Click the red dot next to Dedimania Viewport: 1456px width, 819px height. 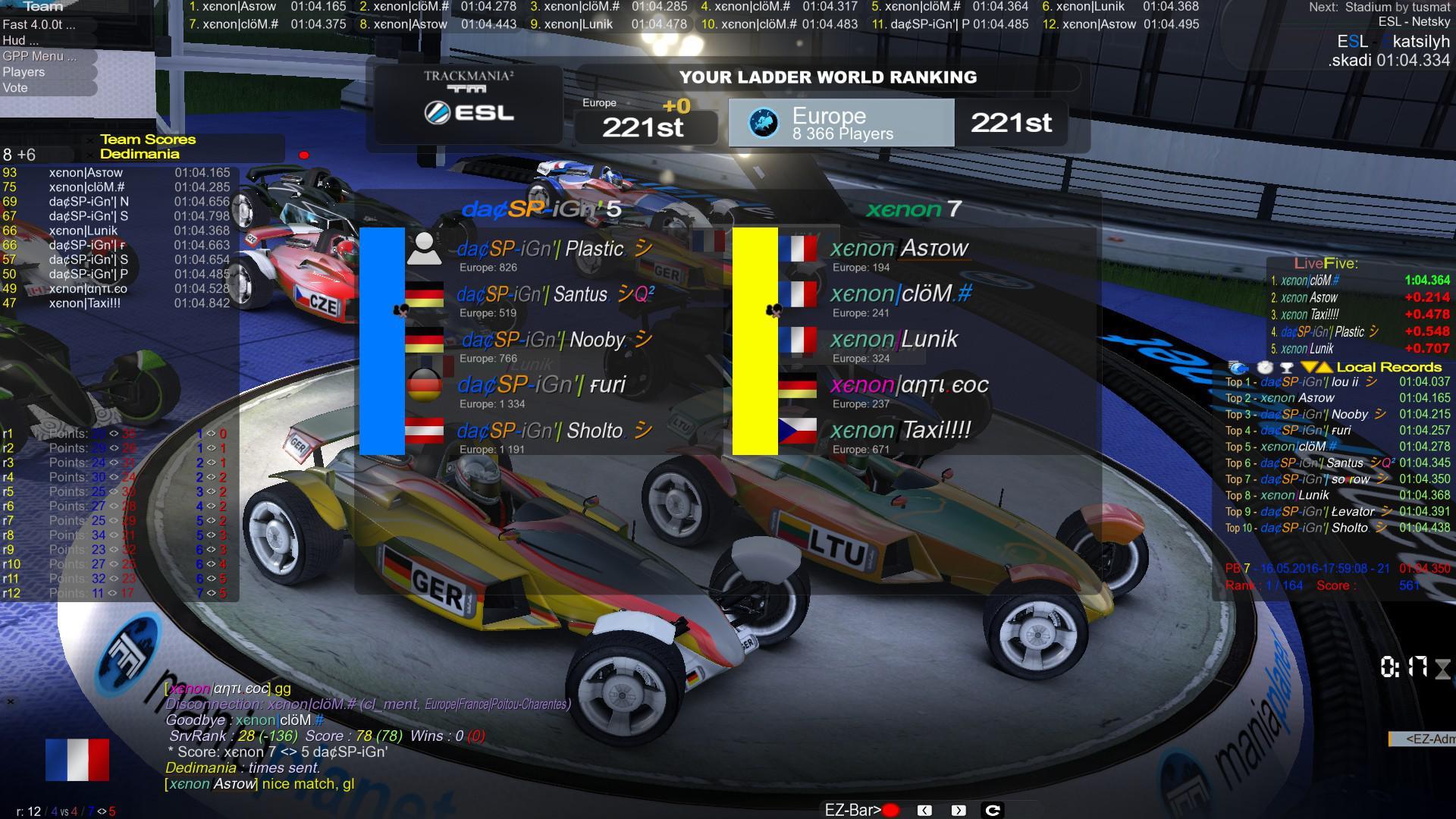[x=304, y=155]
